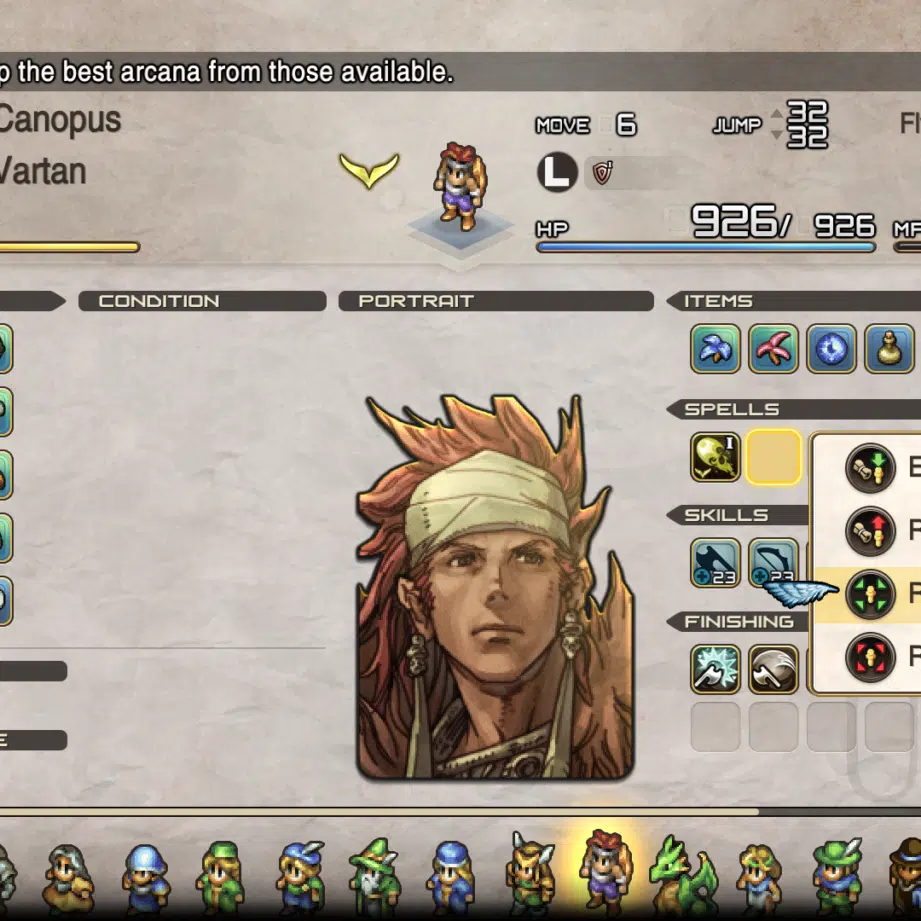Screen dimensions: 921x921
Task: Select the axe skill icon
Action: tap(715, 563)
